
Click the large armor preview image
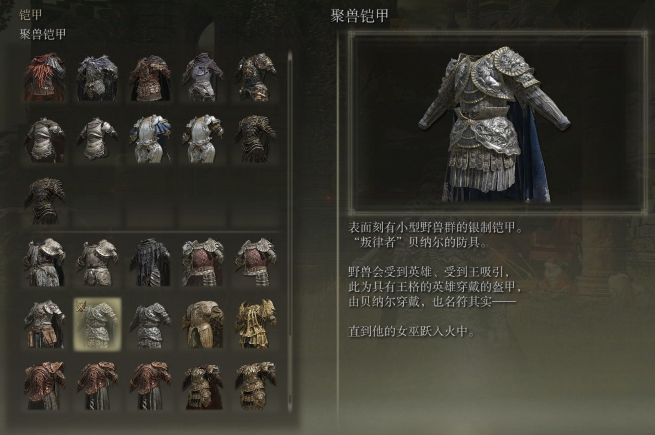tap(494, 120)
